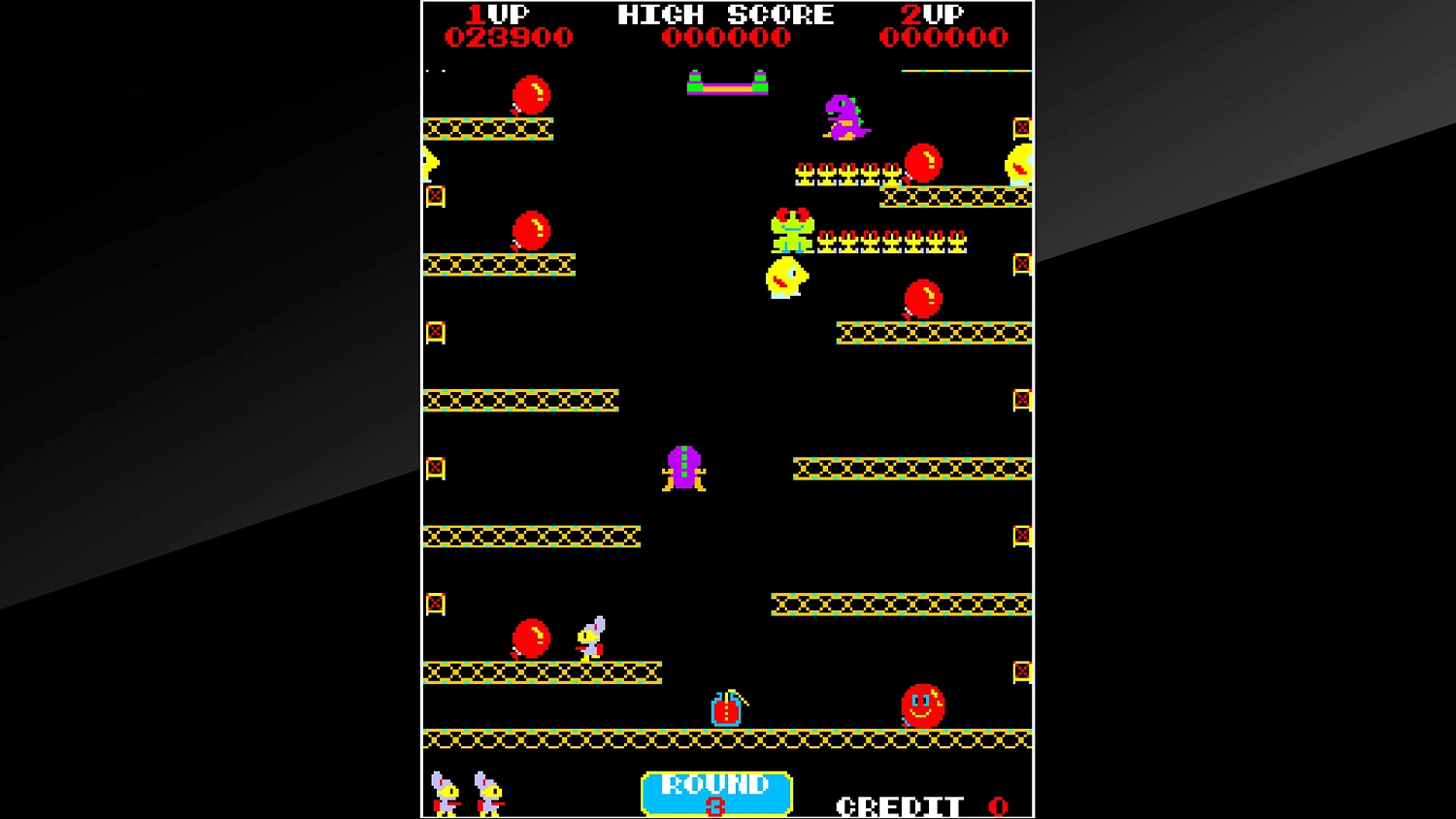Click the ROUND 3 banner

pyautogui.click(x=716, y=793)
